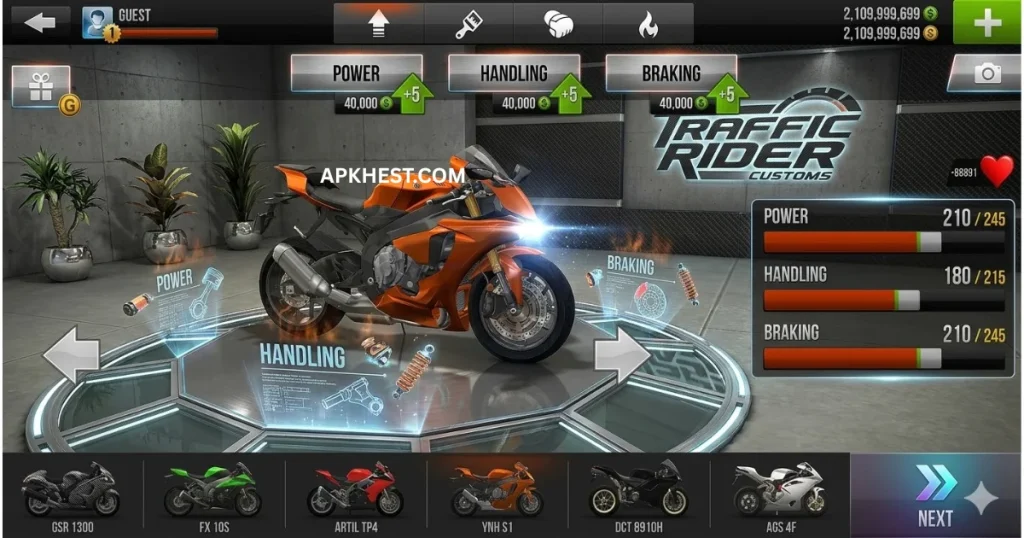
Task: Open the flame tab
Action: [648, 23]
